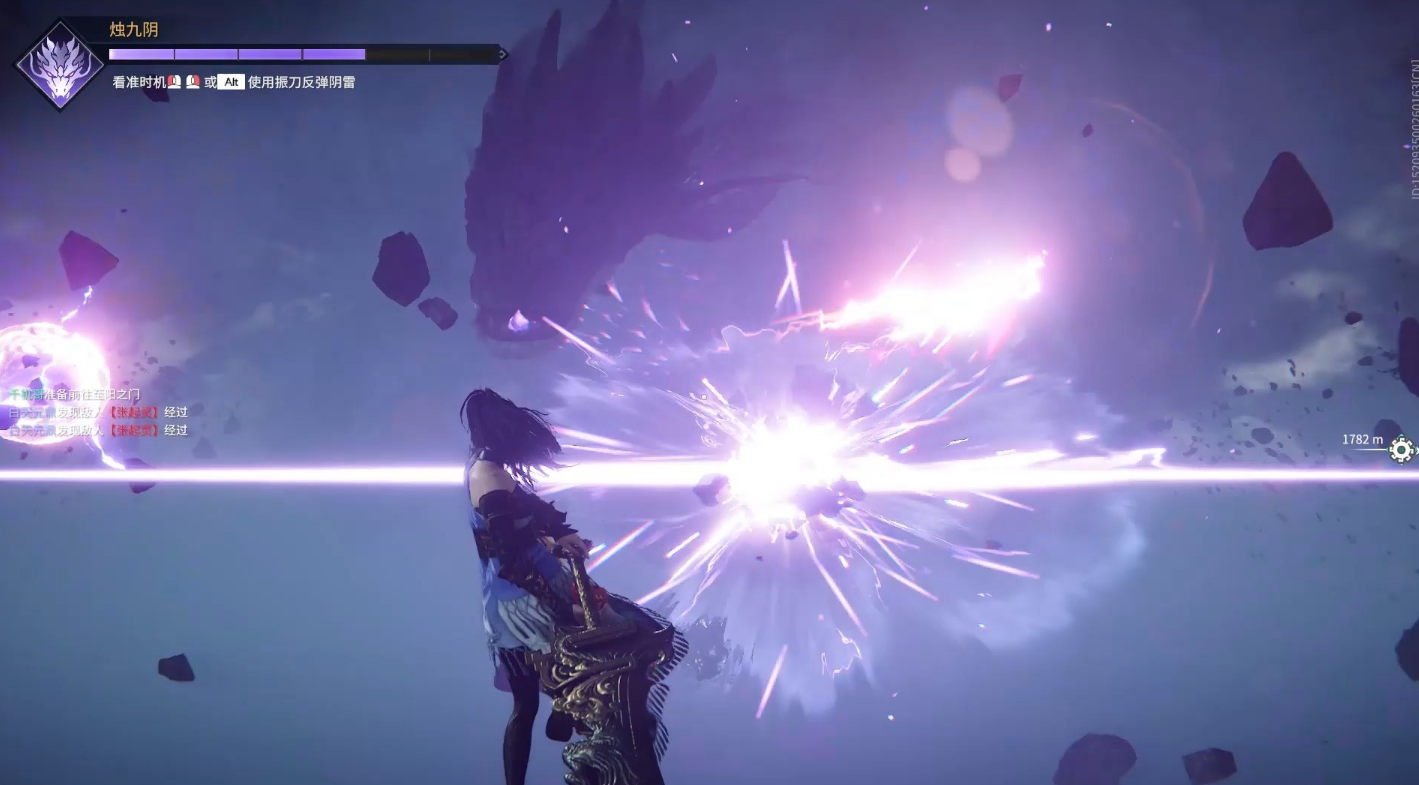This screenshot has height=785, width=1419.
Task: Select the gear-shaped waypoint marker
Action: click(x=1401, y=450)
